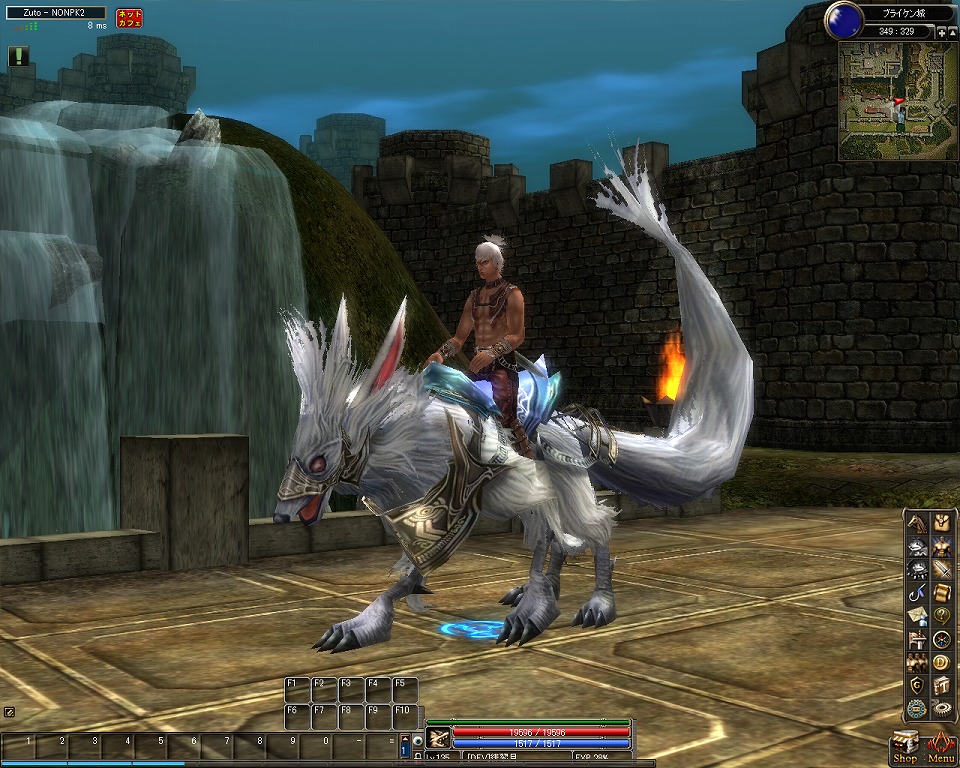Open the compass icon
960x768 pixels.
coord(941,639)
